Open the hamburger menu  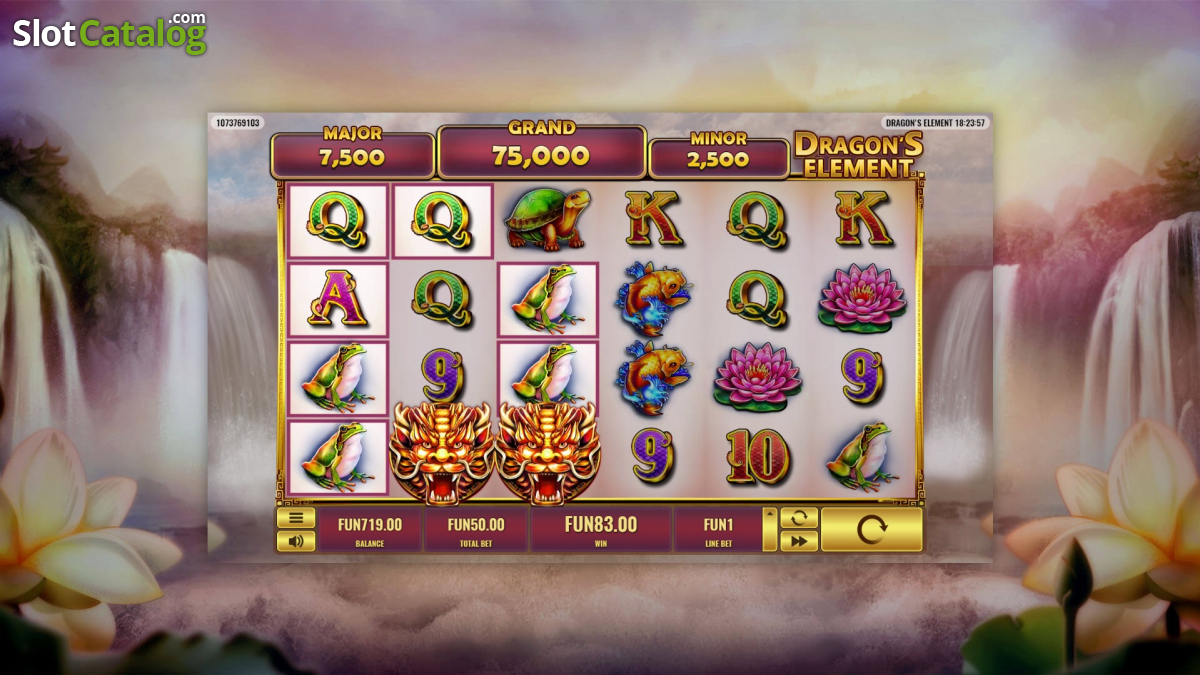295,518
